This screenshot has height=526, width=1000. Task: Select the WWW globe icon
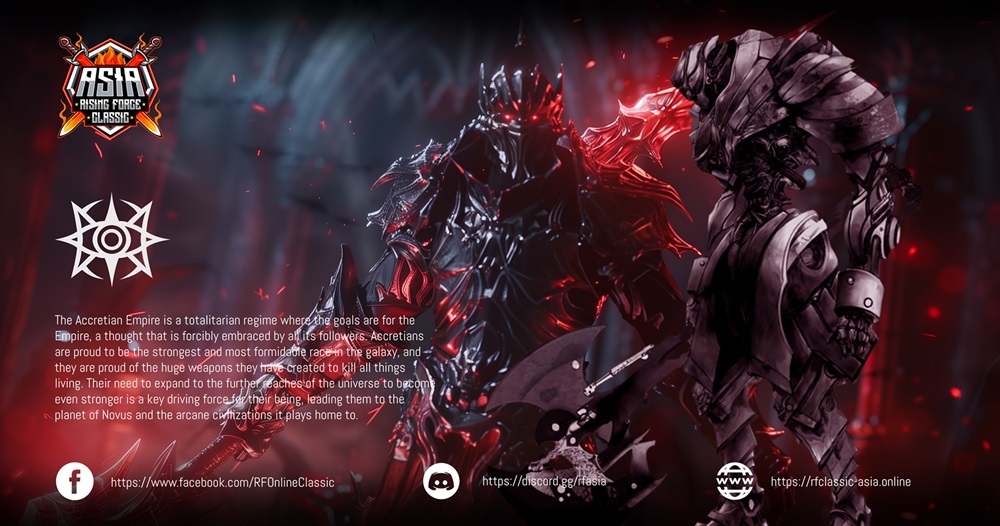tap(734, 482)
